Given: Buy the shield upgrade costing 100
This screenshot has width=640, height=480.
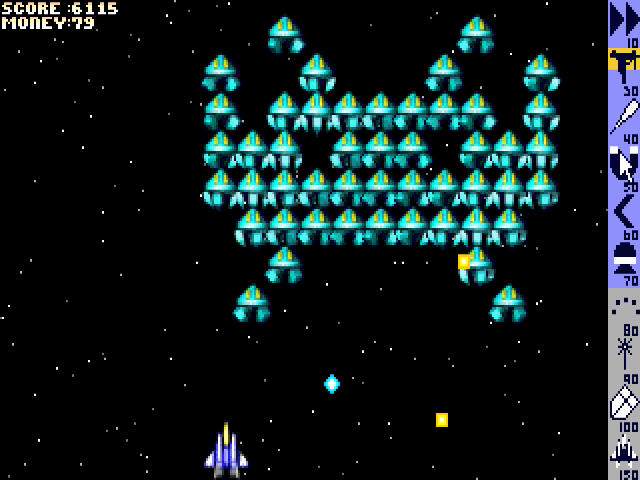Looking at the screenshot, I should pos(623,402).
